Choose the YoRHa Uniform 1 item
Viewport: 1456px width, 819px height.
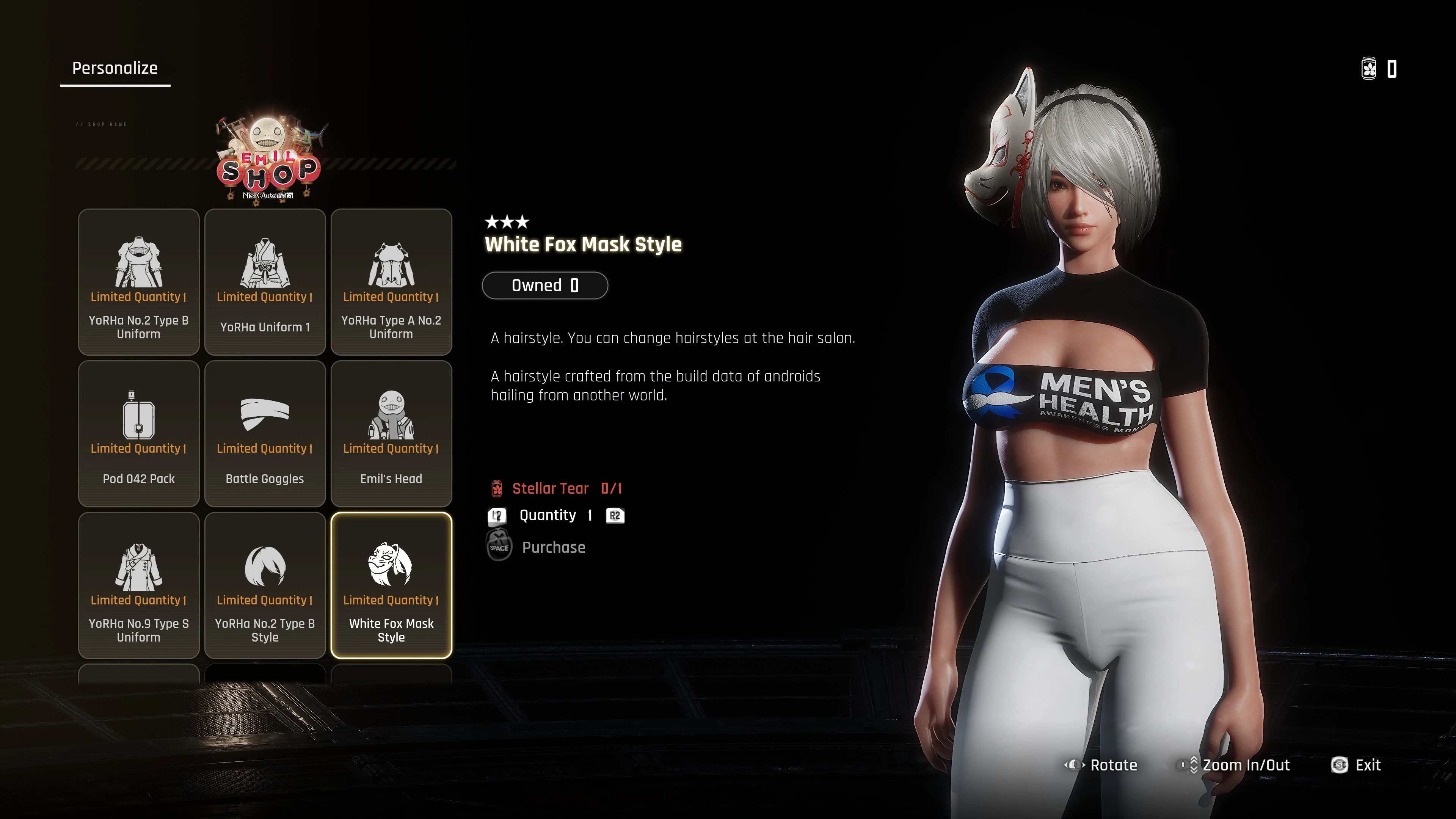[265, 282]
